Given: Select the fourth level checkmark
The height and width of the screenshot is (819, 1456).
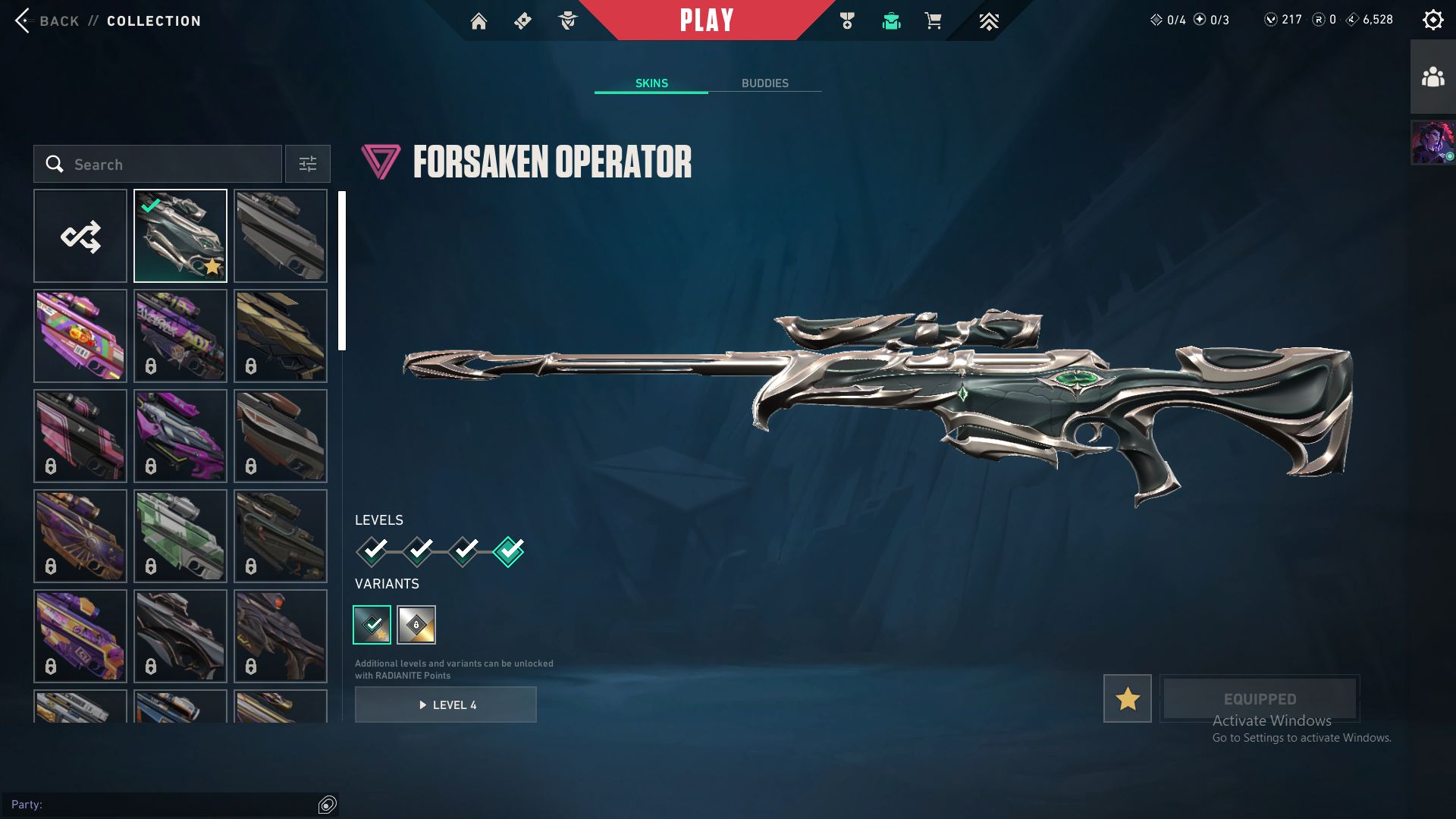Looking at the screenshot, I should pos(508,551).
